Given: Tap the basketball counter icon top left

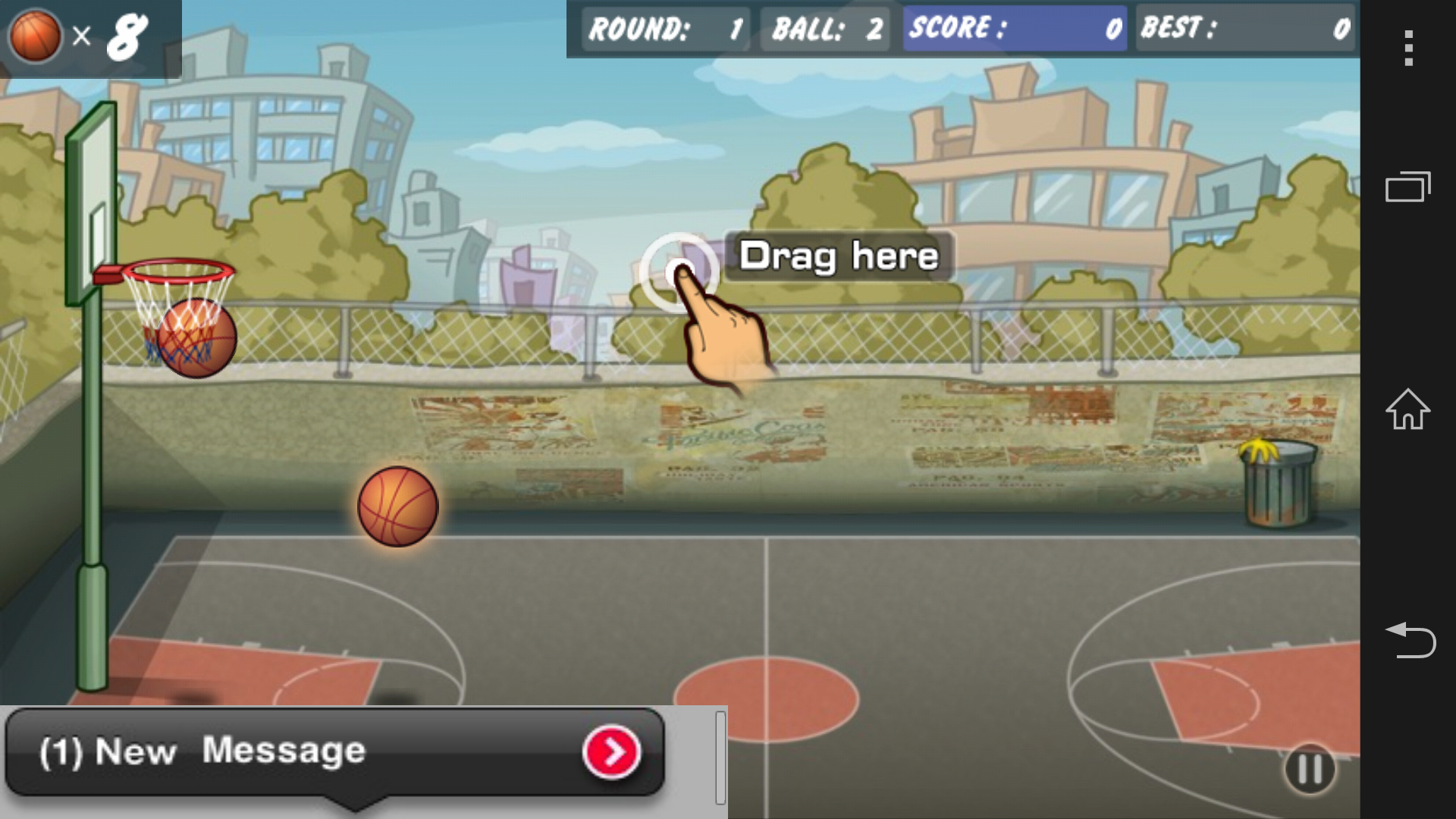Looking at the screenshot, I should coord(34,34).
